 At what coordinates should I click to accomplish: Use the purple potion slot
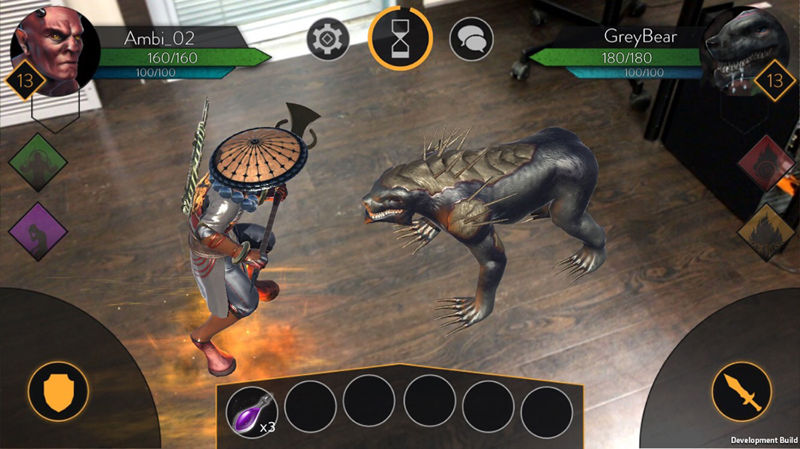coord(251,410)
